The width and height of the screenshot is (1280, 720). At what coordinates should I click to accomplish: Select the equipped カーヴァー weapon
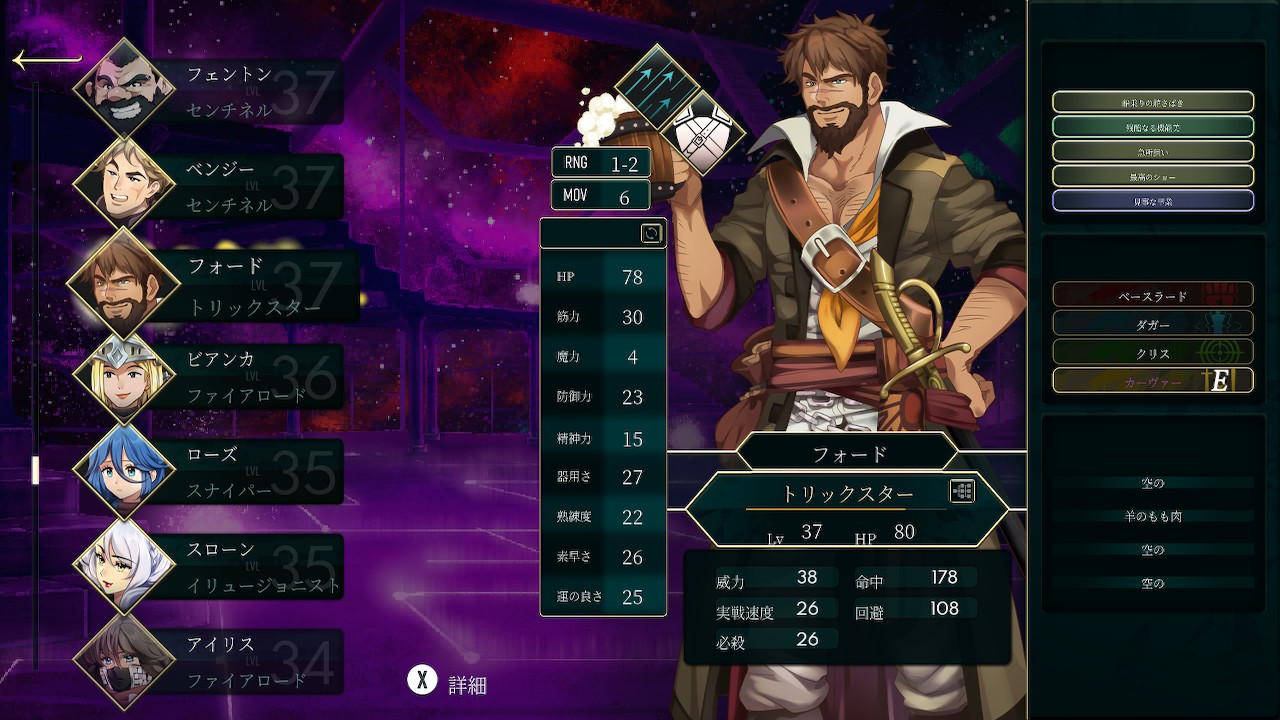(1152, 381)
